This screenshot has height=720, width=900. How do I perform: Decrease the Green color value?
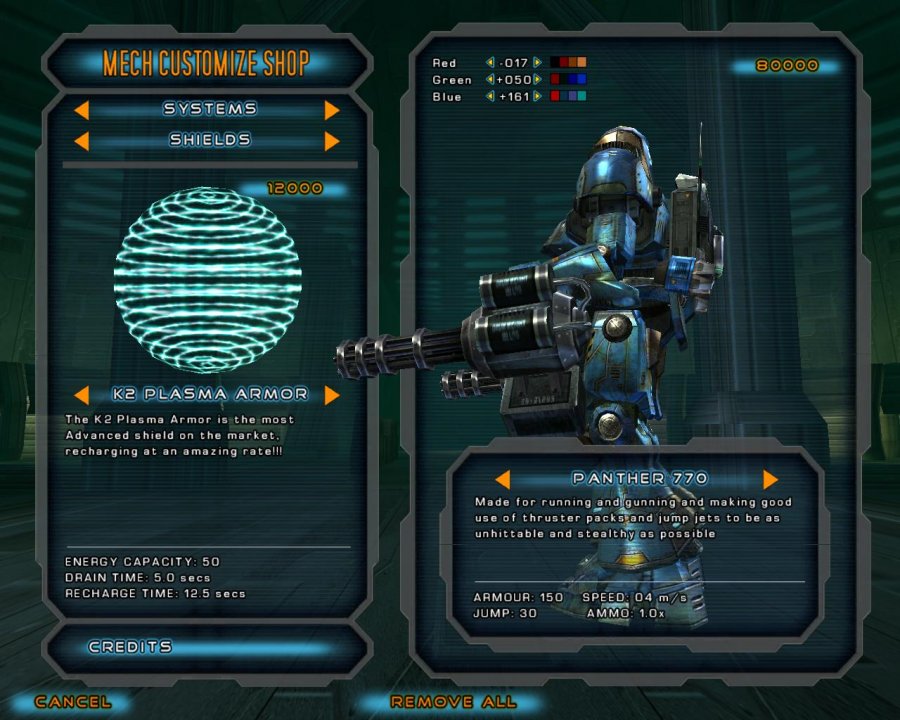coord(490,80)
